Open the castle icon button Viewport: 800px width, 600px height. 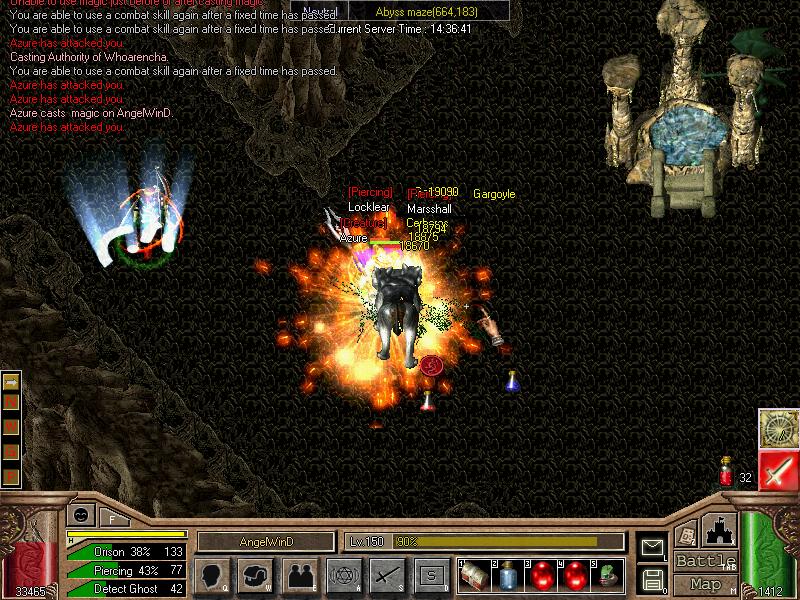(718, 530)
